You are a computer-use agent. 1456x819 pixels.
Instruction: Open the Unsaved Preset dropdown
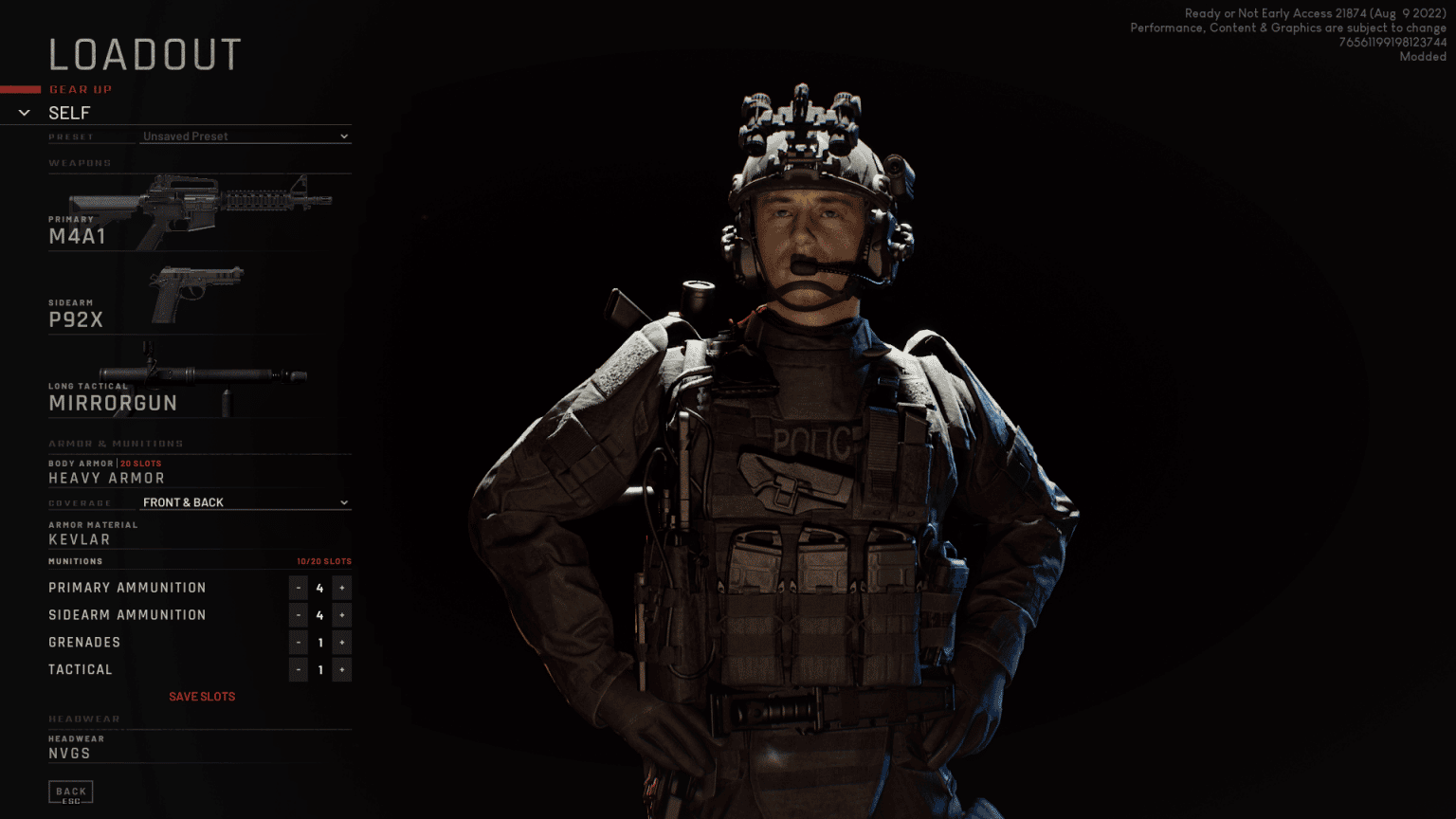coord(245,136)
